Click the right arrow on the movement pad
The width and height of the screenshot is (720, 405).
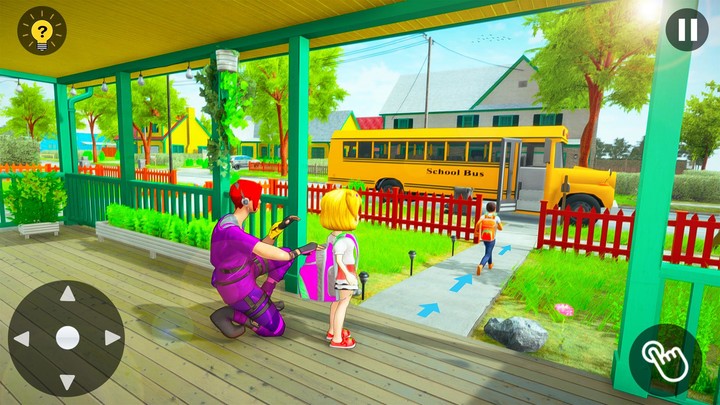point(111,338)
